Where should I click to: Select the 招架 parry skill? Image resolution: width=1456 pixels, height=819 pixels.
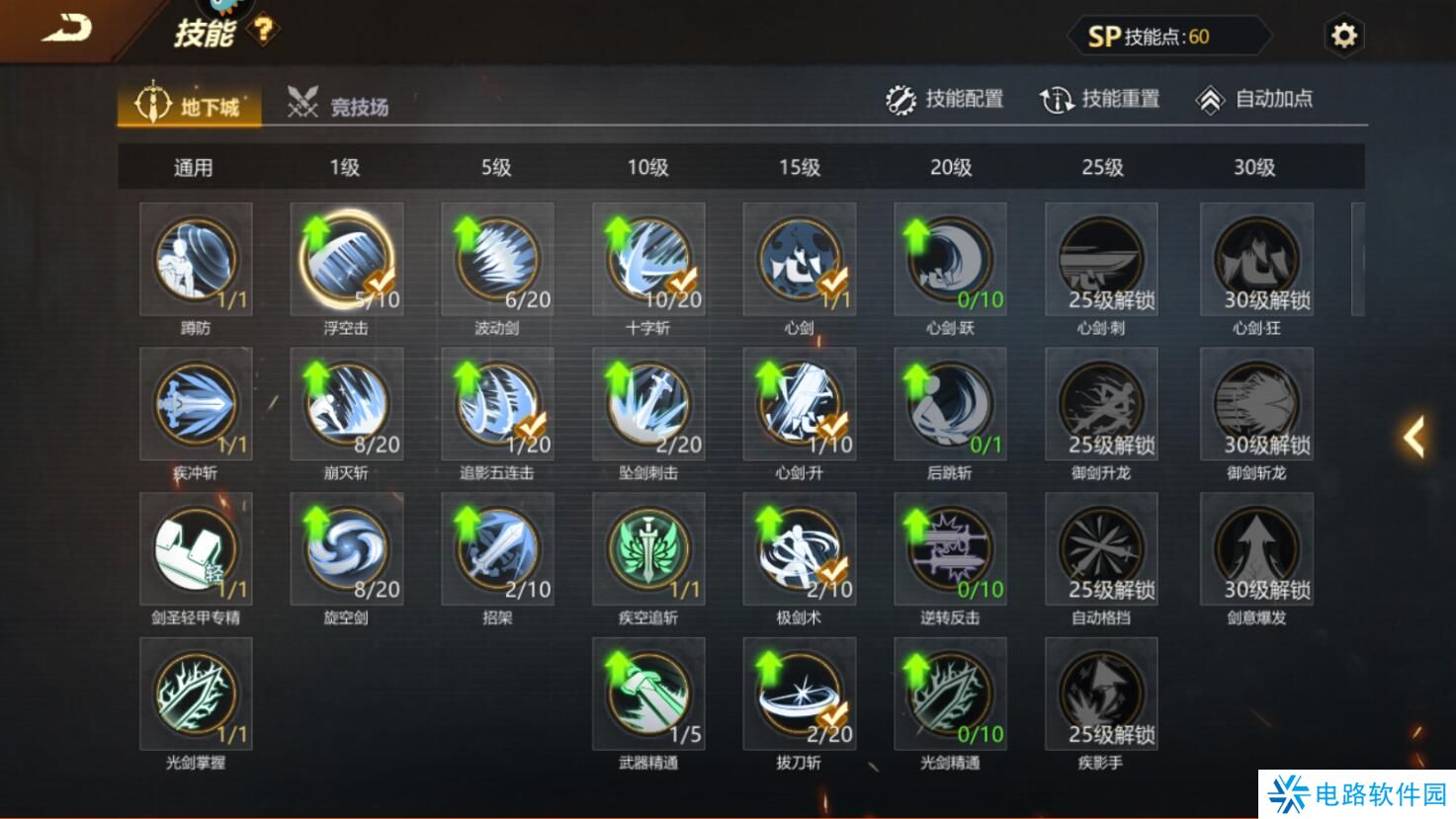click(497, 549)
